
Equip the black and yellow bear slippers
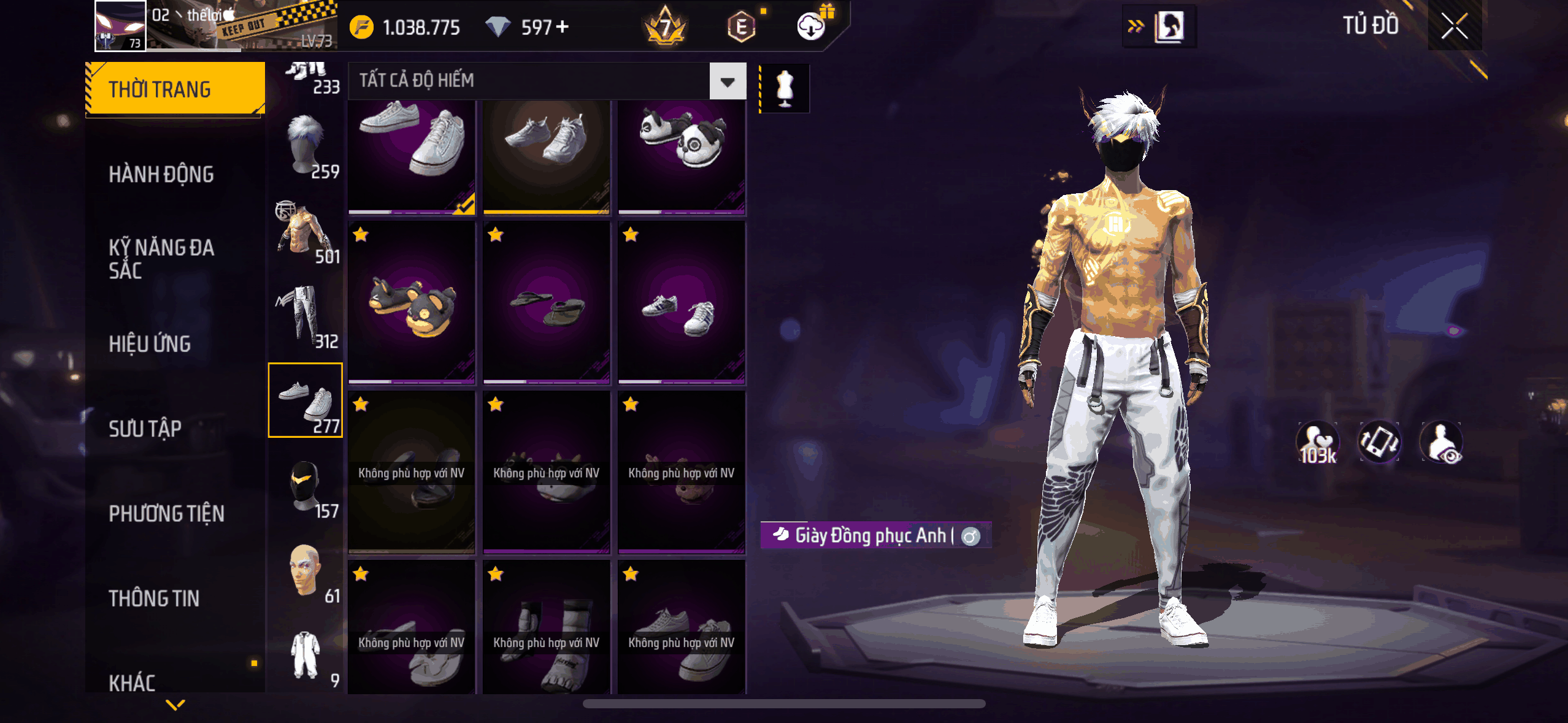[x=412, y=304]
